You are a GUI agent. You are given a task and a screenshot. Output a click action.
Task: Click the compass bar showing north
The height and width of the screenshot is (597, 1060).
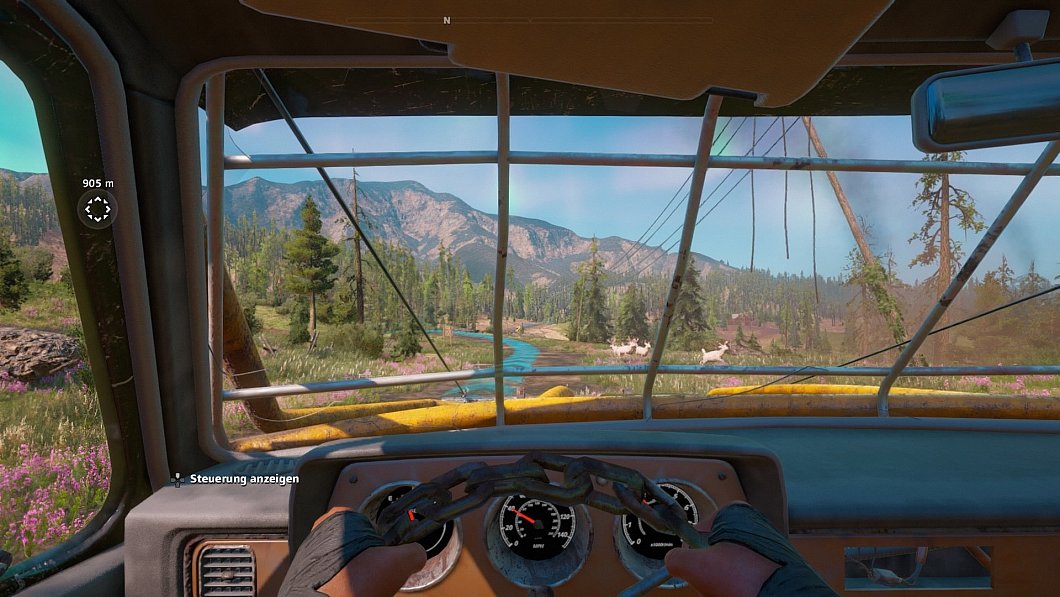447,20
